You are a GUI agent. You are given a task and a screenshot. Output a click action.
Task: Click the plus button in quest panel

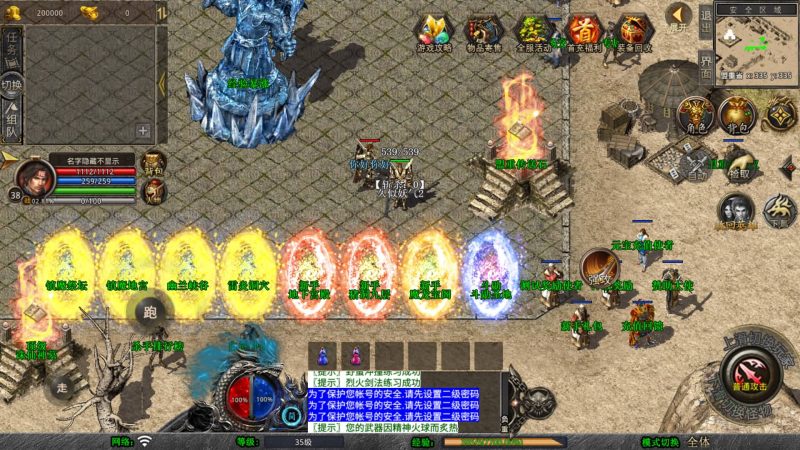pyautogui.click(x=143, y=130)
